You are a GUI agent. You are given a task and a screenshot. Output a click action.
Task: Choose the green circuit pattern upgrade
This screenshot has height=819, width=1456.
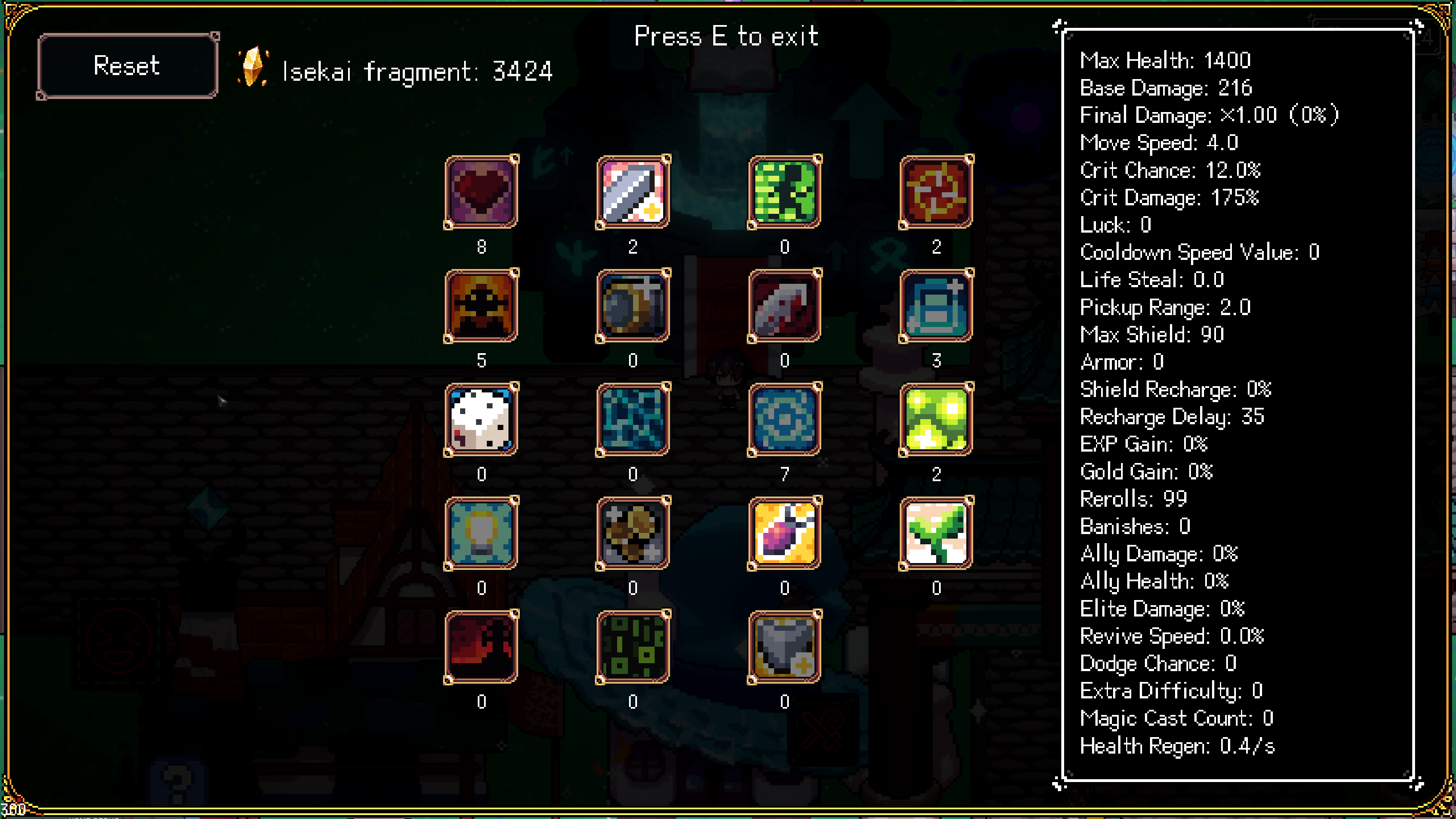click(633, 647)
